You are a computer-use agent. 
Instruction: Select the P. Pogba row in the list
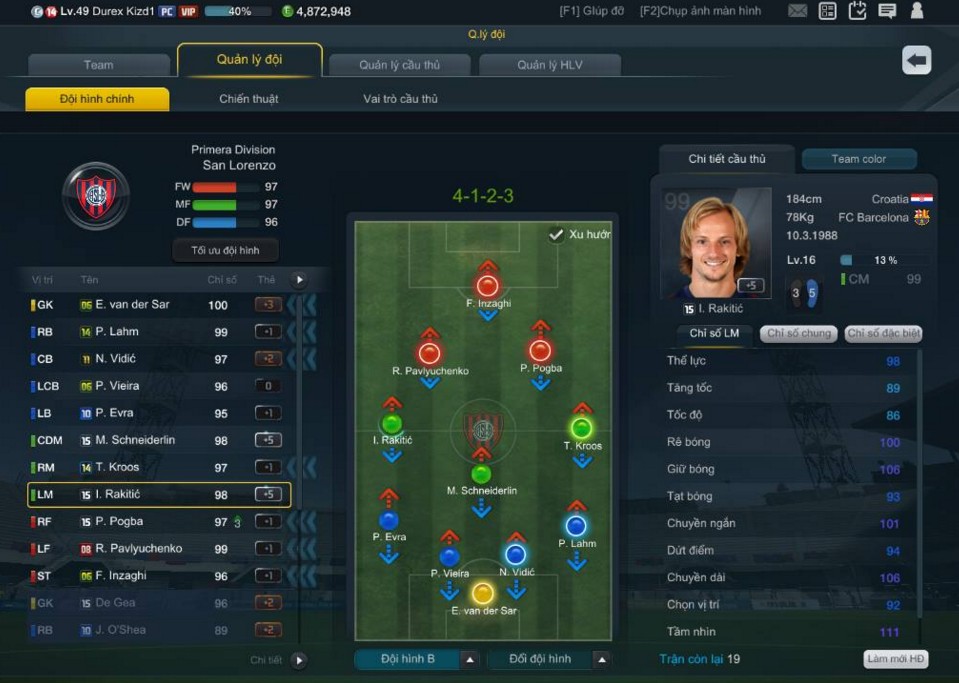click(x=140, y=521)
